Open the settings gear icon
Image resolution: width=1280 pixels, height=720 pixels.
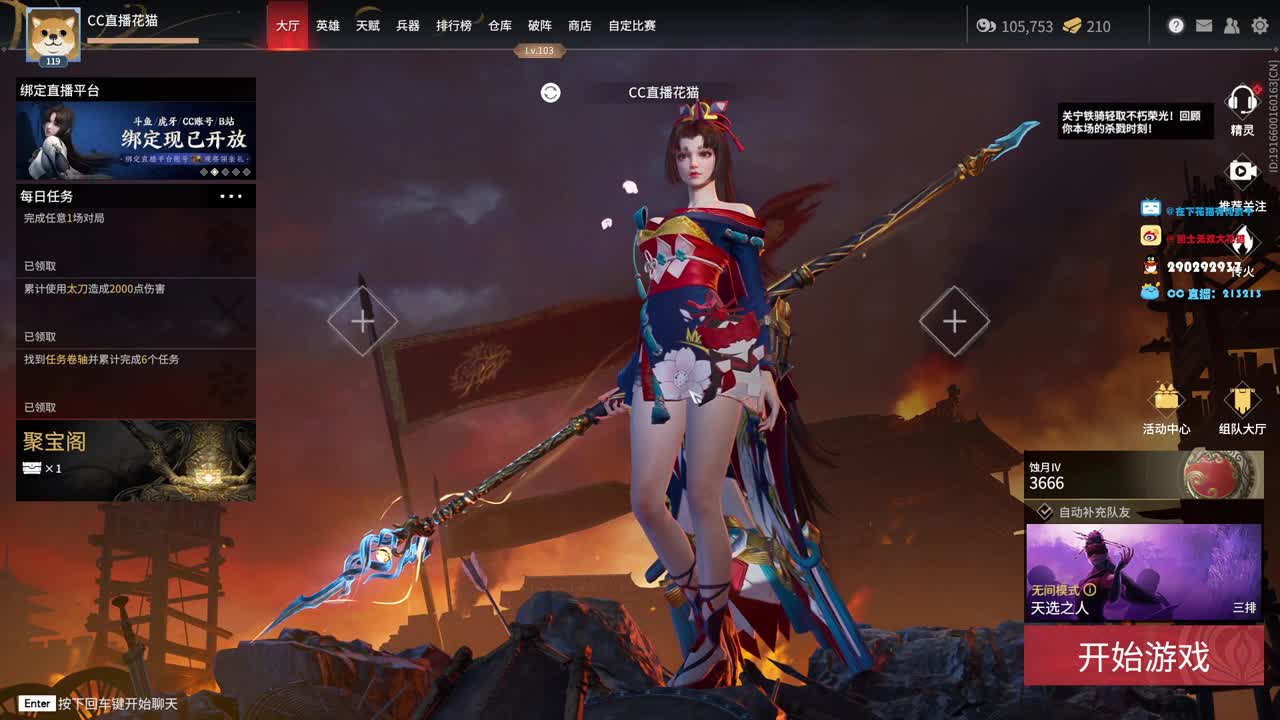[1259, 27]
